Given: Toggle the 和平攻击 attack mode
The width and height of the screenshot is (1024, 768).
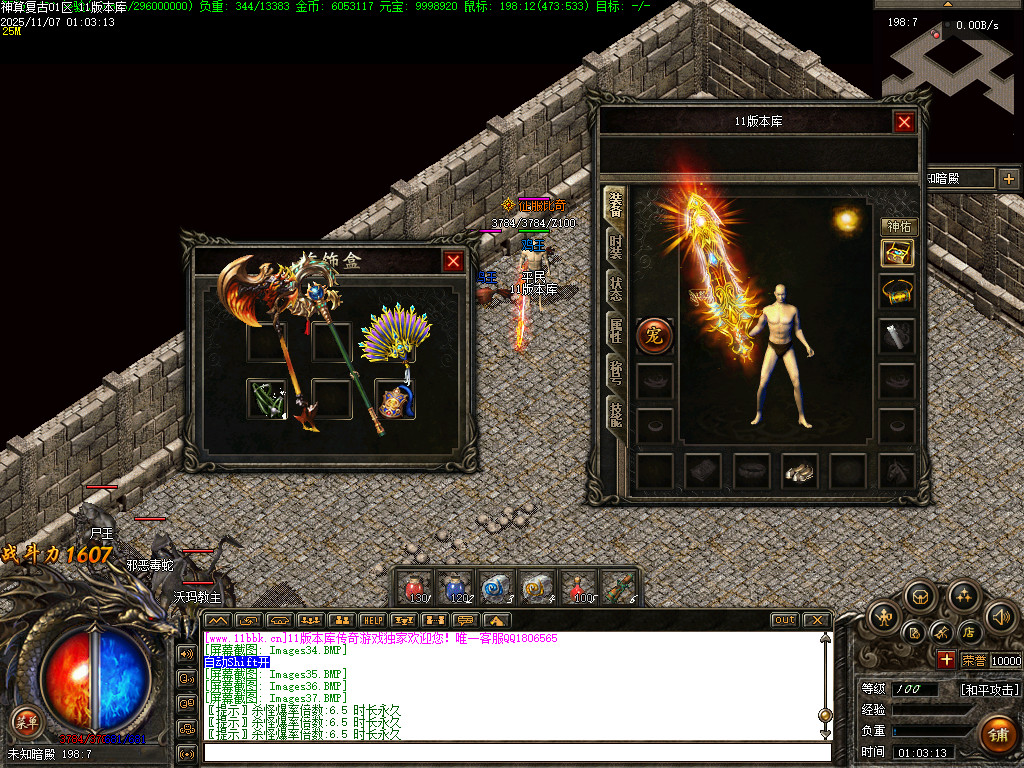Looking at the screenshot, I should 989,689.
